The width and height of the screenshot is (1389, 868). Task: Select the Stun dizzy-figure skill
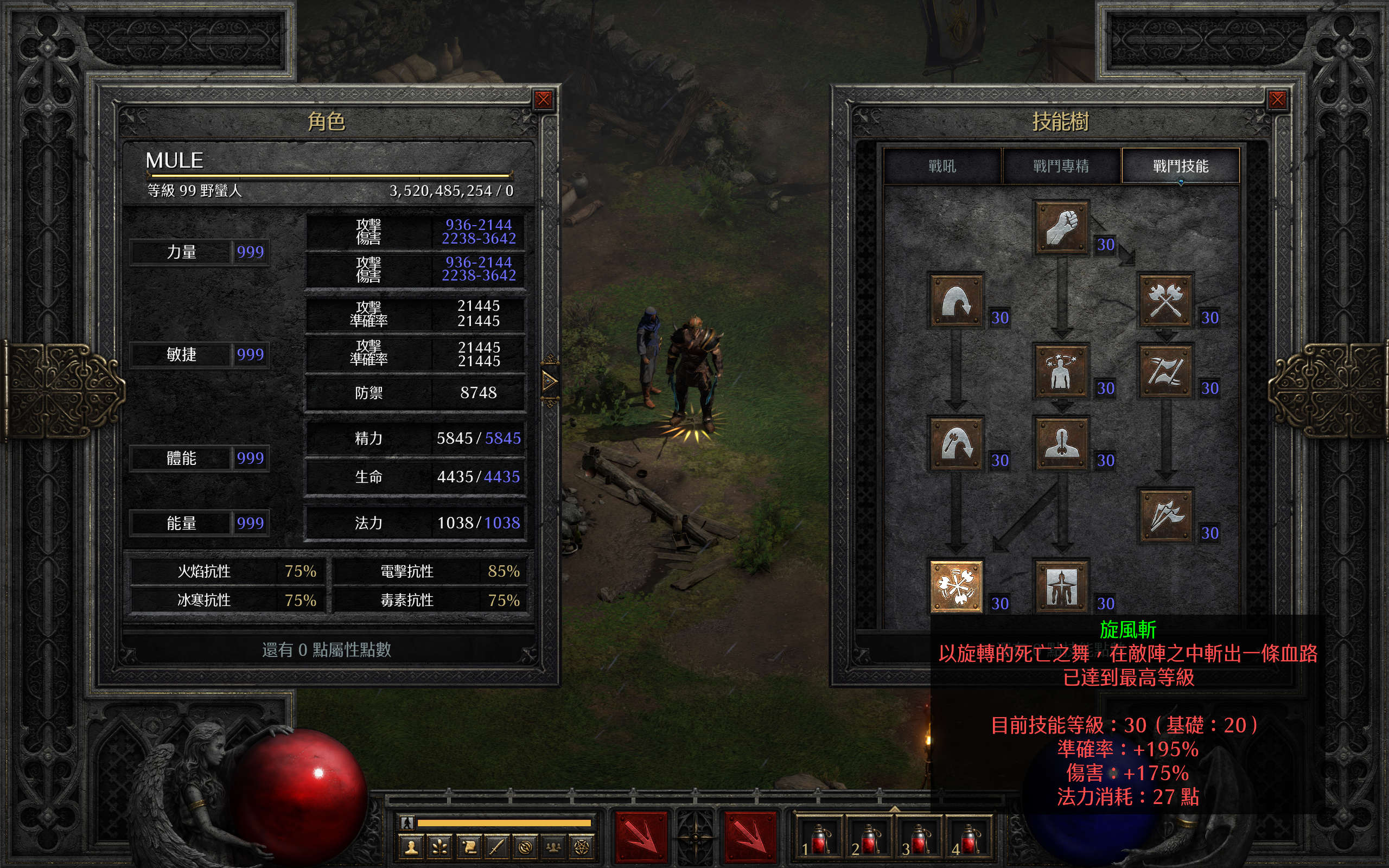tap(1061, 372)
